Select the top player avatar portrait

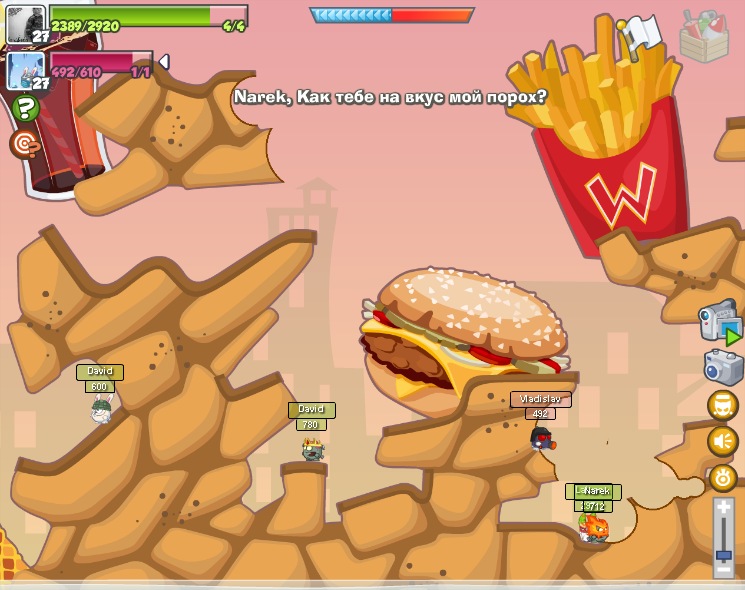pyautogui.click(x=25, y=23)
